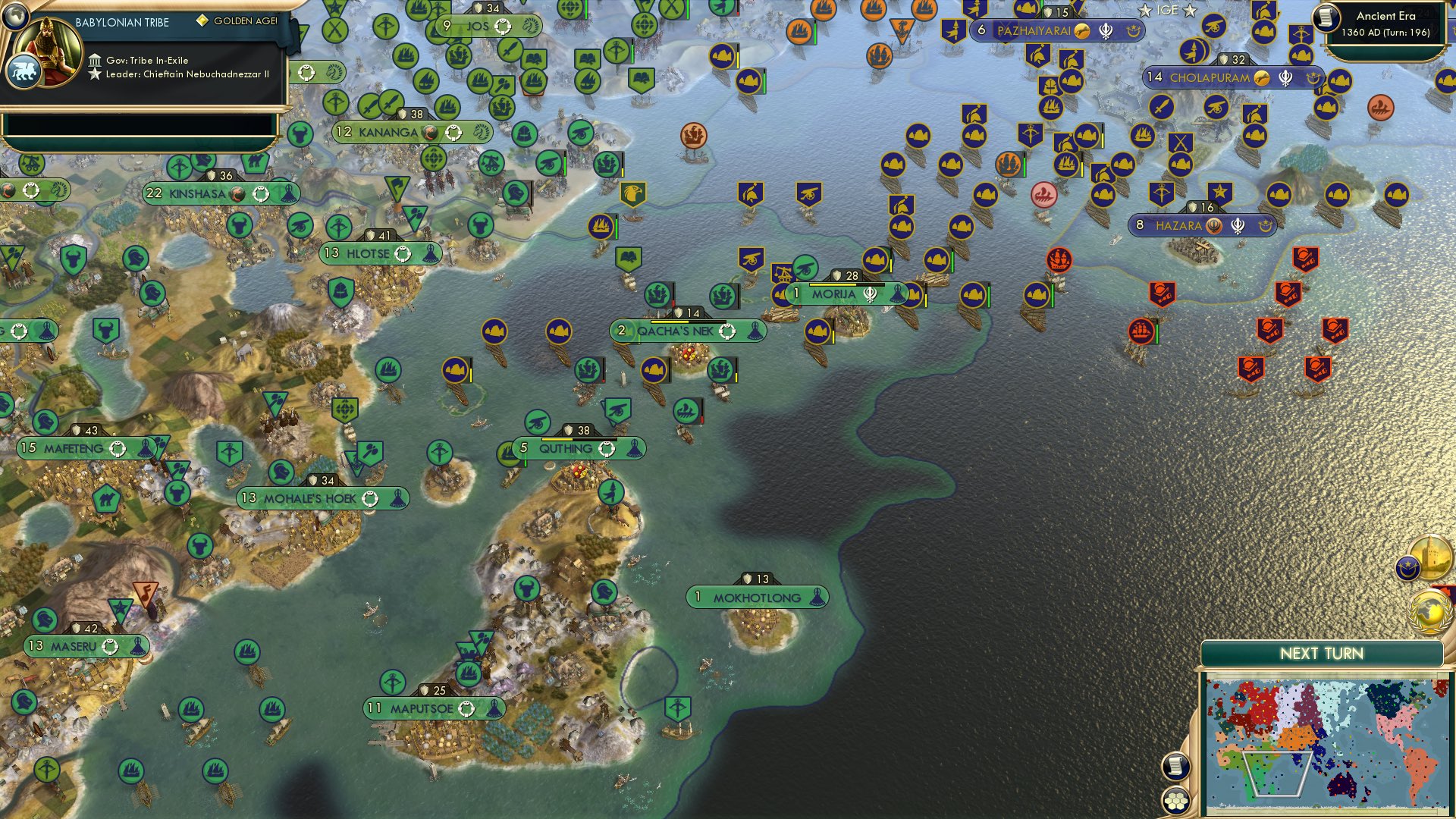Toggle strategic view with the hexagon grid icon
The height and width of the screenshot is (819, 1456).
pyautogui.click(x=1176, y=801)
